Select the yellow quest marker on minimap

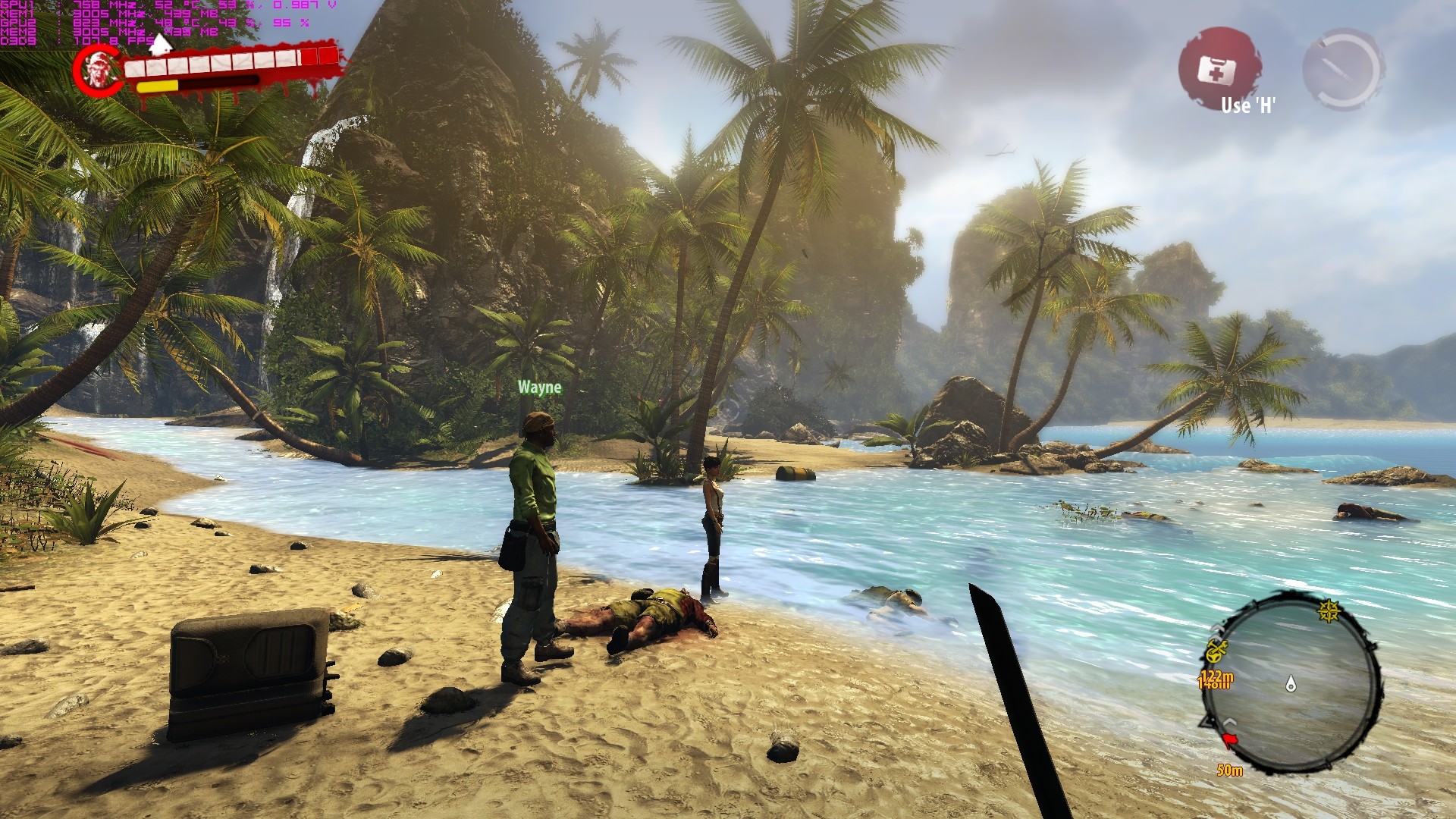pos(1216,651)
